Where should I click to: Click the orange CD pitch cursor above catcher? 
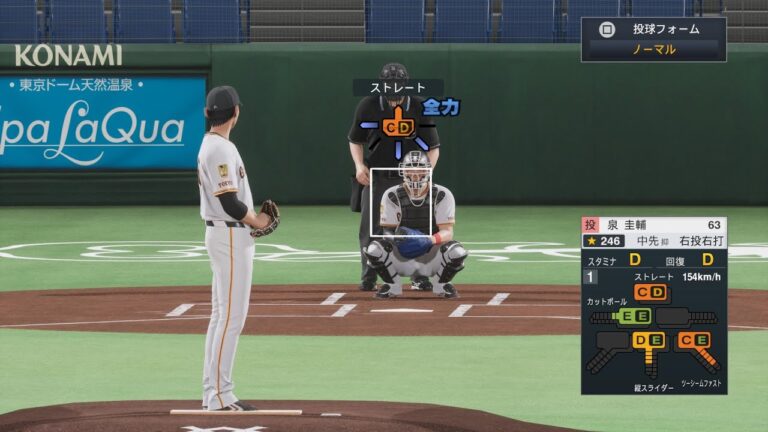[x=398, y=127]
